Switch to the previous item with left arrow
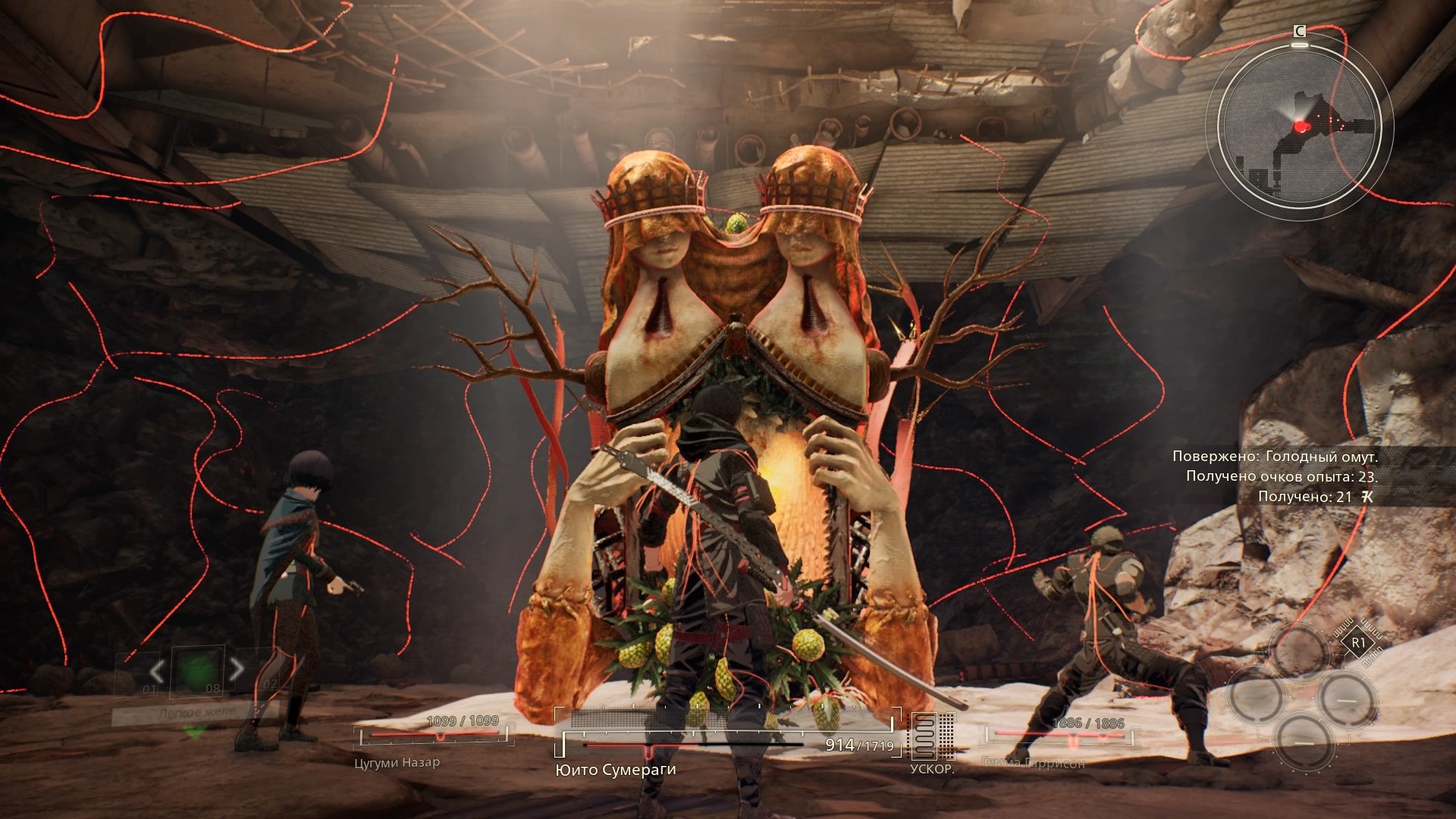1456x819 pixels. point(157,670)
